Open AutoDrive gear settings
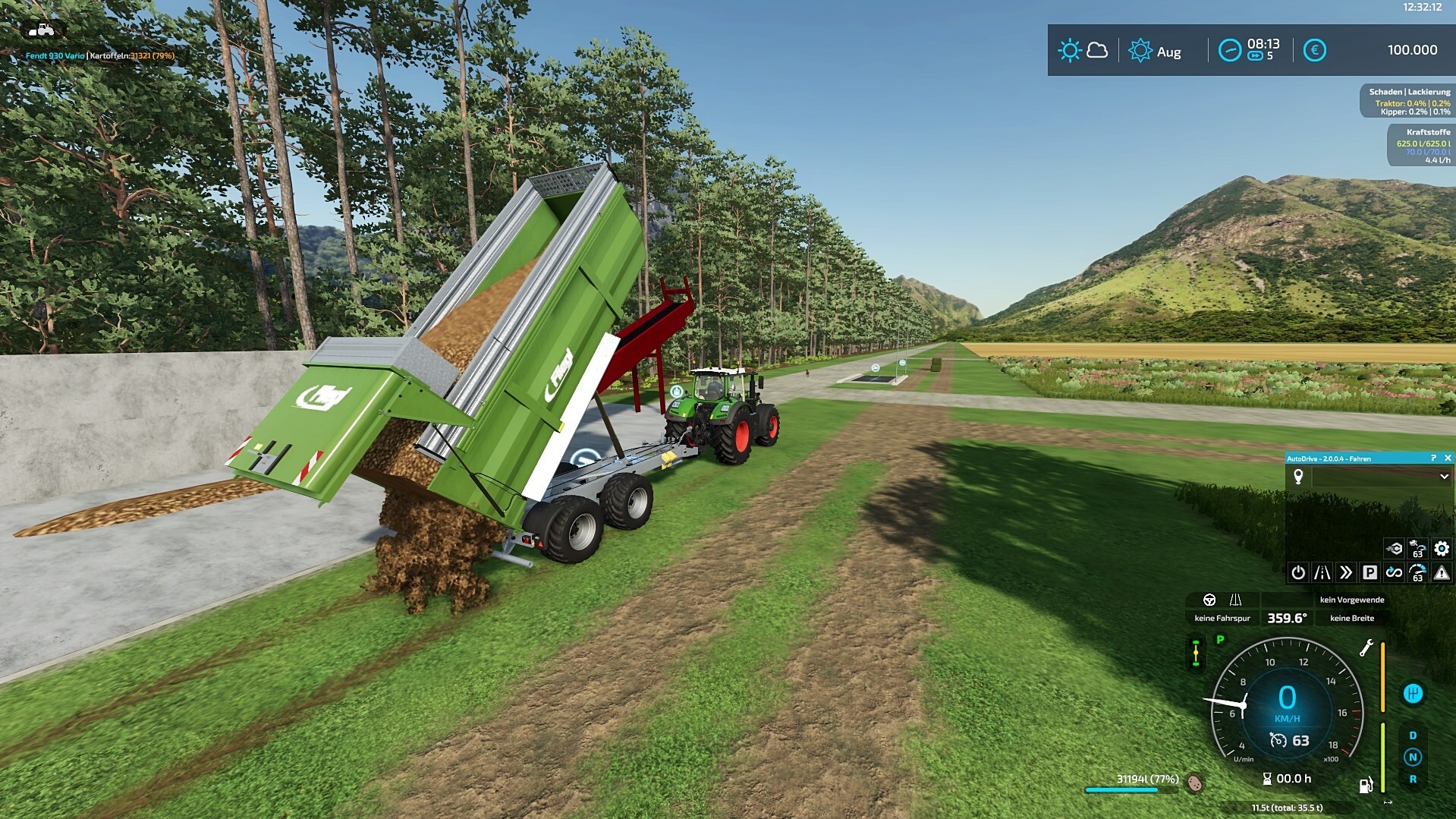This screenshot has width=1456, height=819. pyautogui.click(x=1442, y=548)
